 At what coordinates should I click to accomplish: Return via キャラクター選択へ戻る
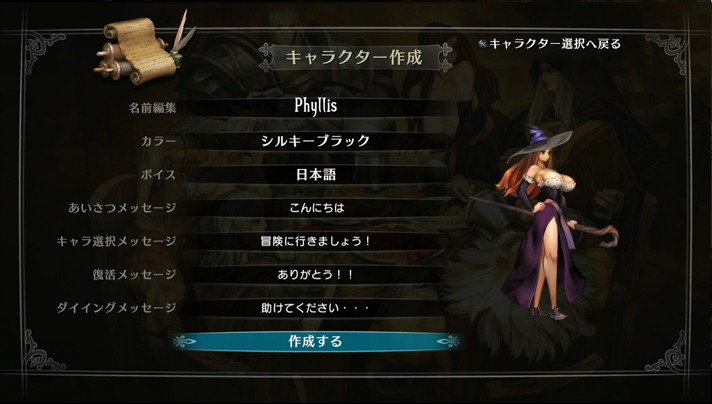pyautogui.click(x=555, y=44)
